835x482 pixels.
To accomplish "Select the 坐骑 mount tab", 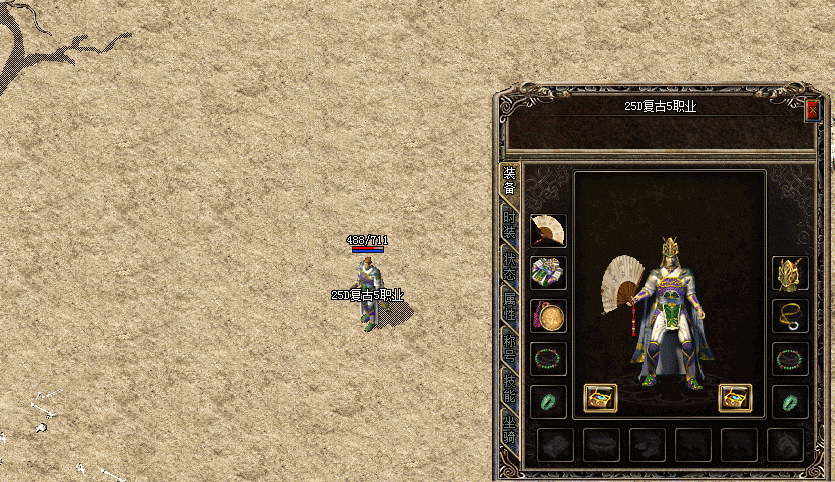I will coord(510,431).
